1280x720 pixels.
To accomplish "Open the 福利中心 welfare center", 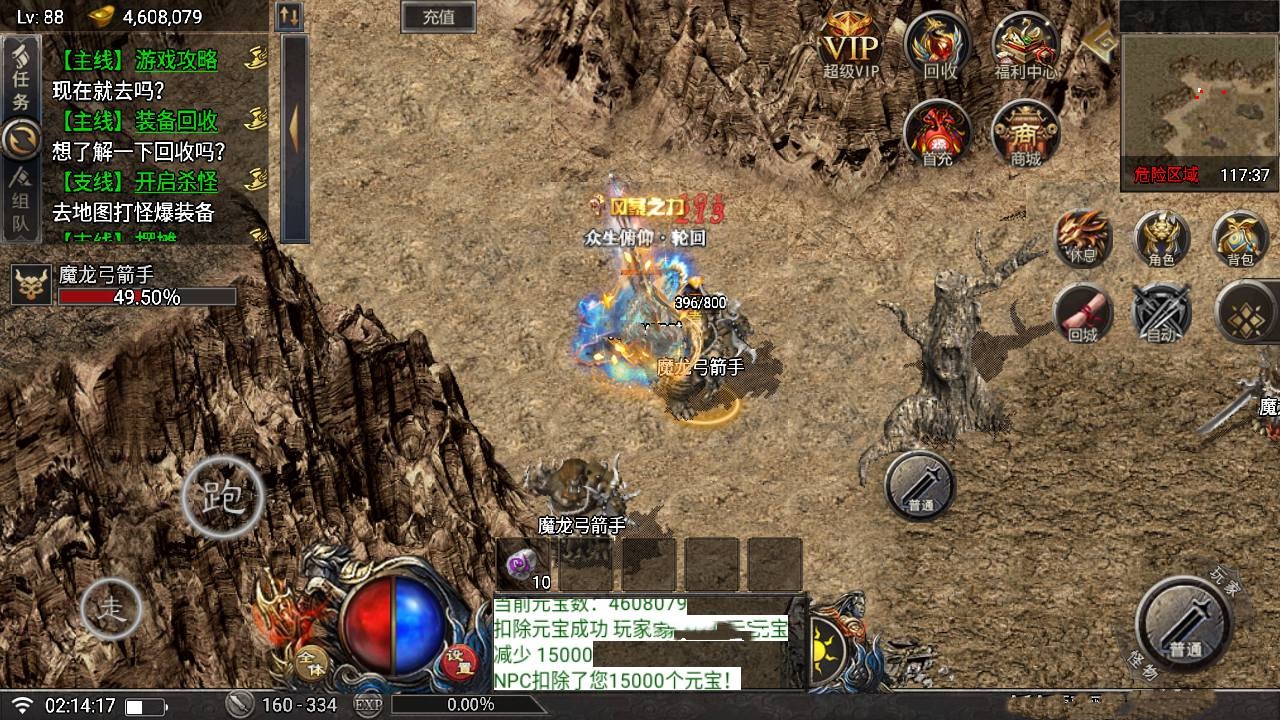I will tap(1026, 46).
